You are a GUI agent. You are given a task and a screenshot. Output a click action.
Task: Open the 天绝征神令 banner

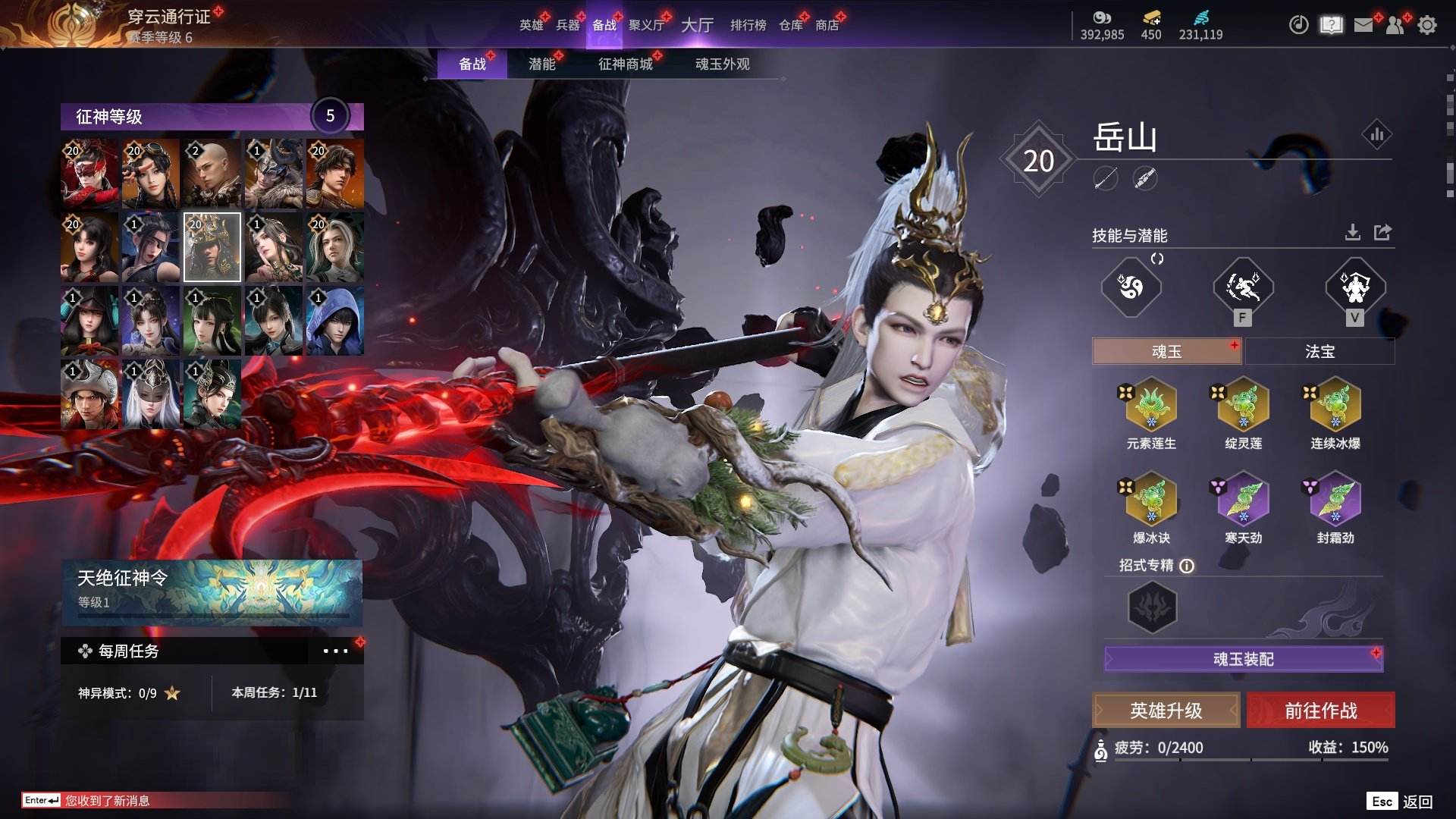point(212,591)
